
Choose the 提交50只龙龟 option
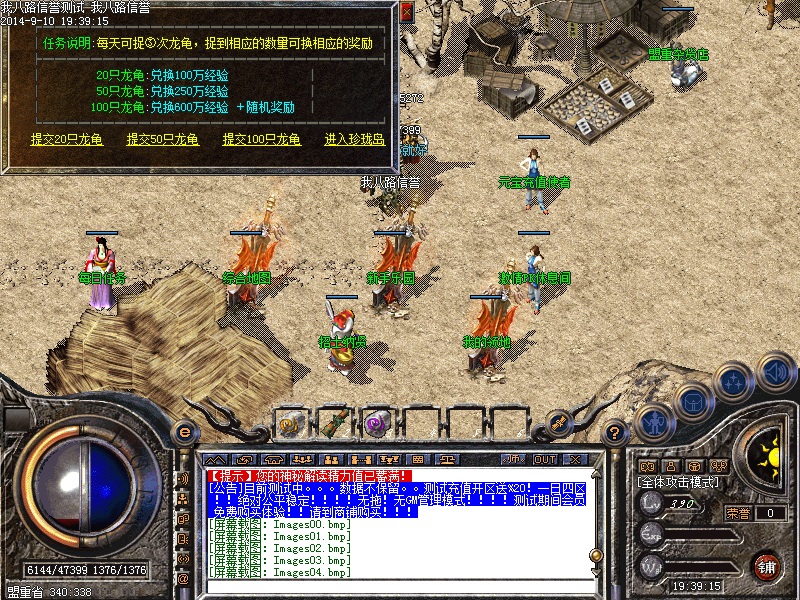tap(163, 140)
